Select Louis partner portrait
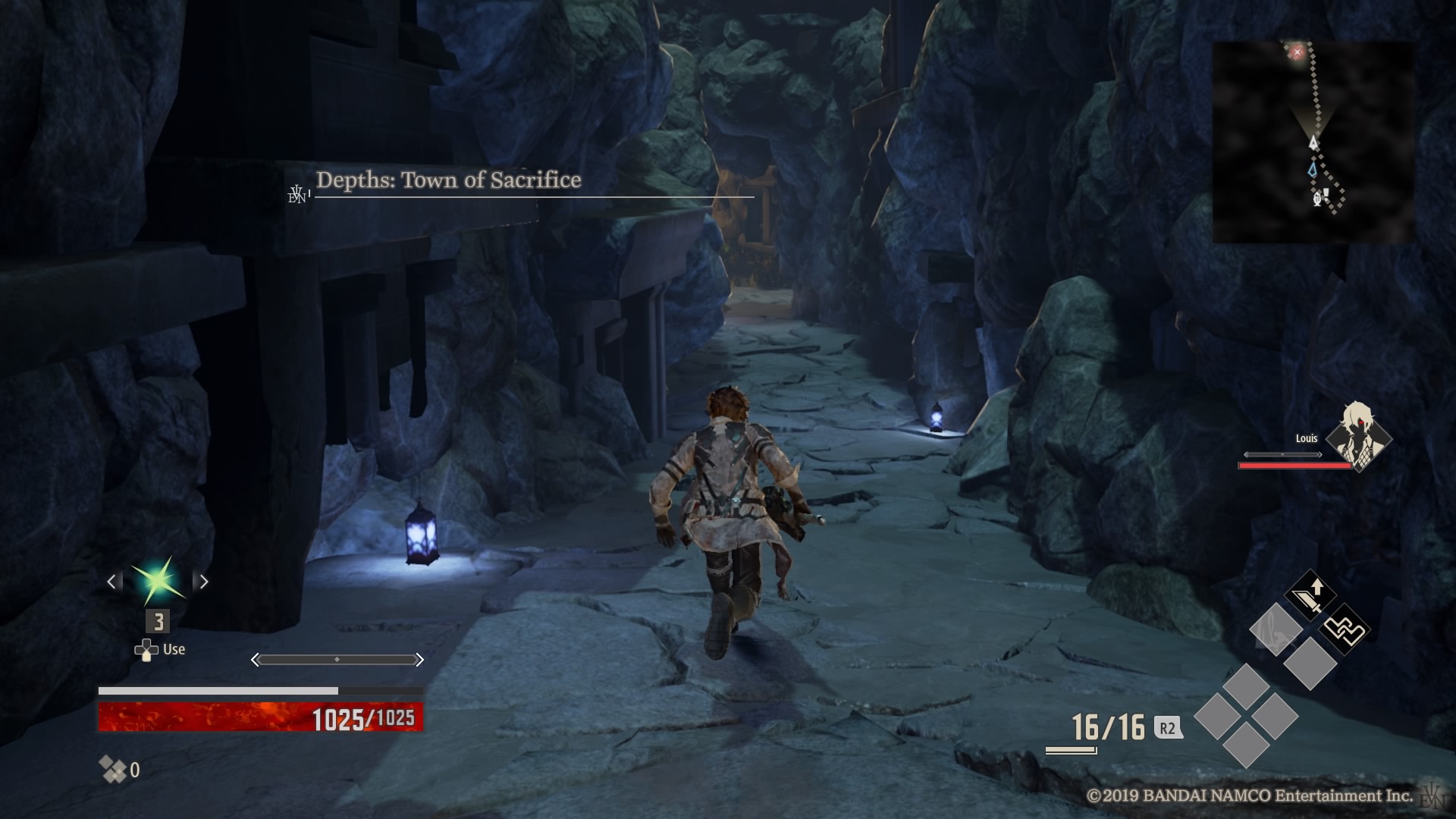 click(x=1358, y=436)
